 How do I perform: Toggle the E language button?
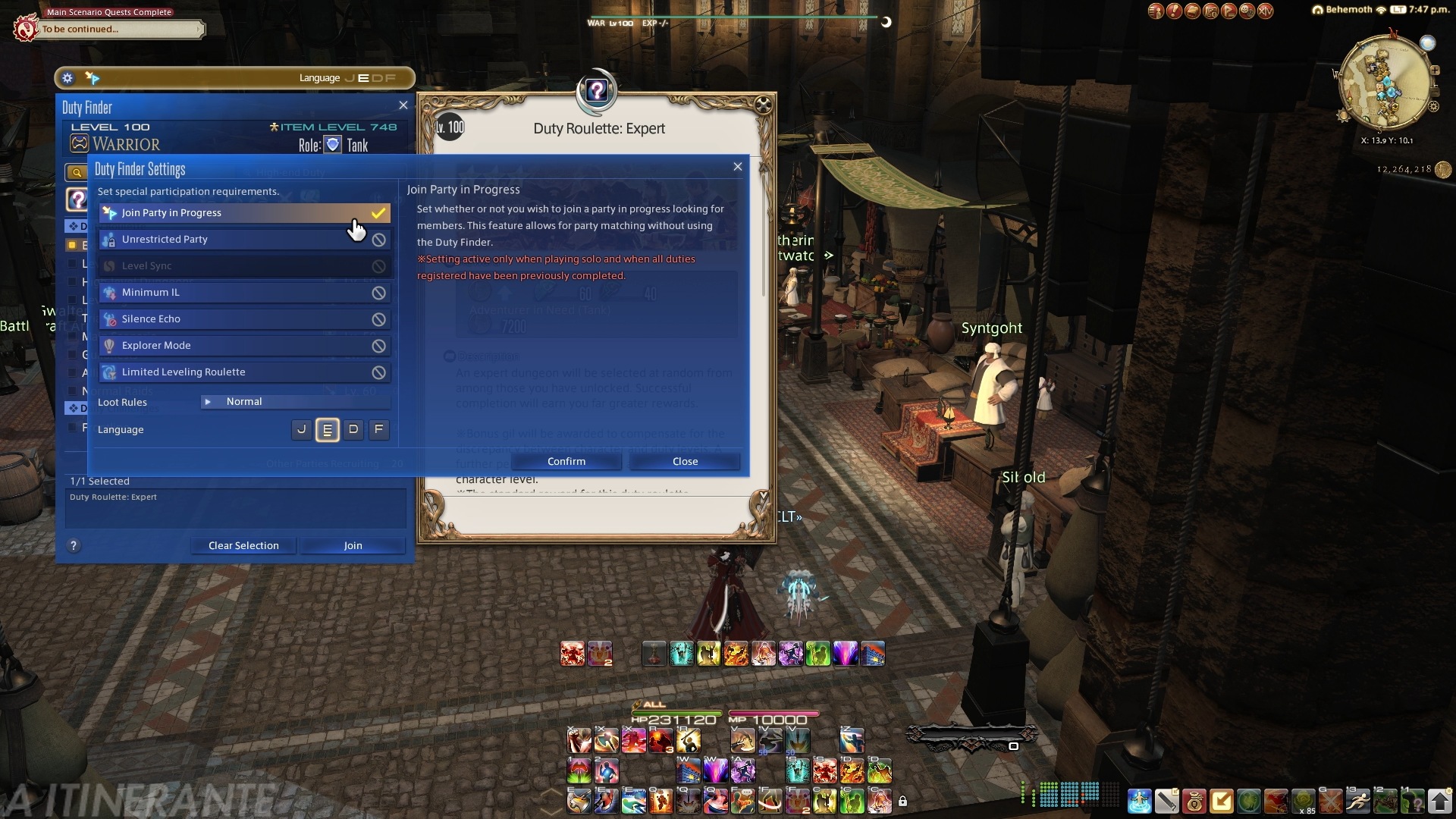328,430
